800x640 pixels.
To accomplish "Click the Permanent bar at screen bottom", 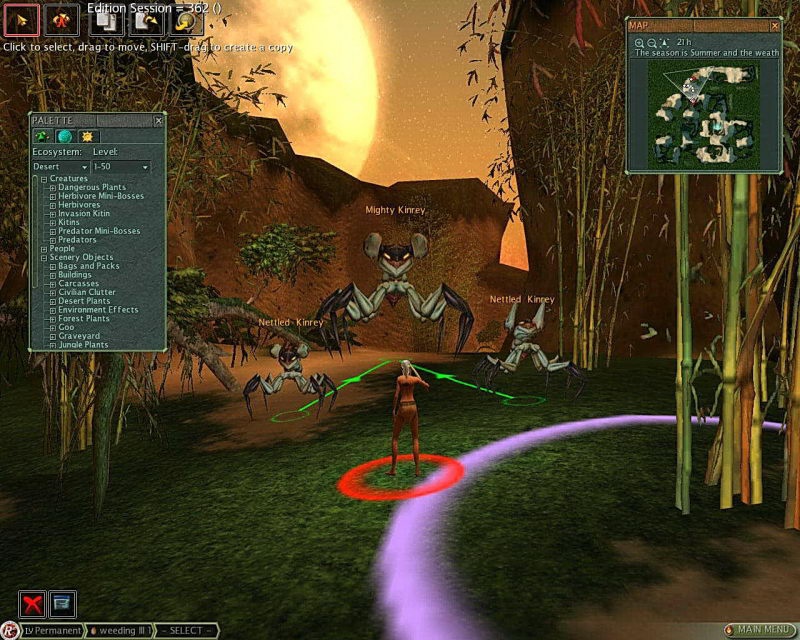I will (x=52, y=631).
